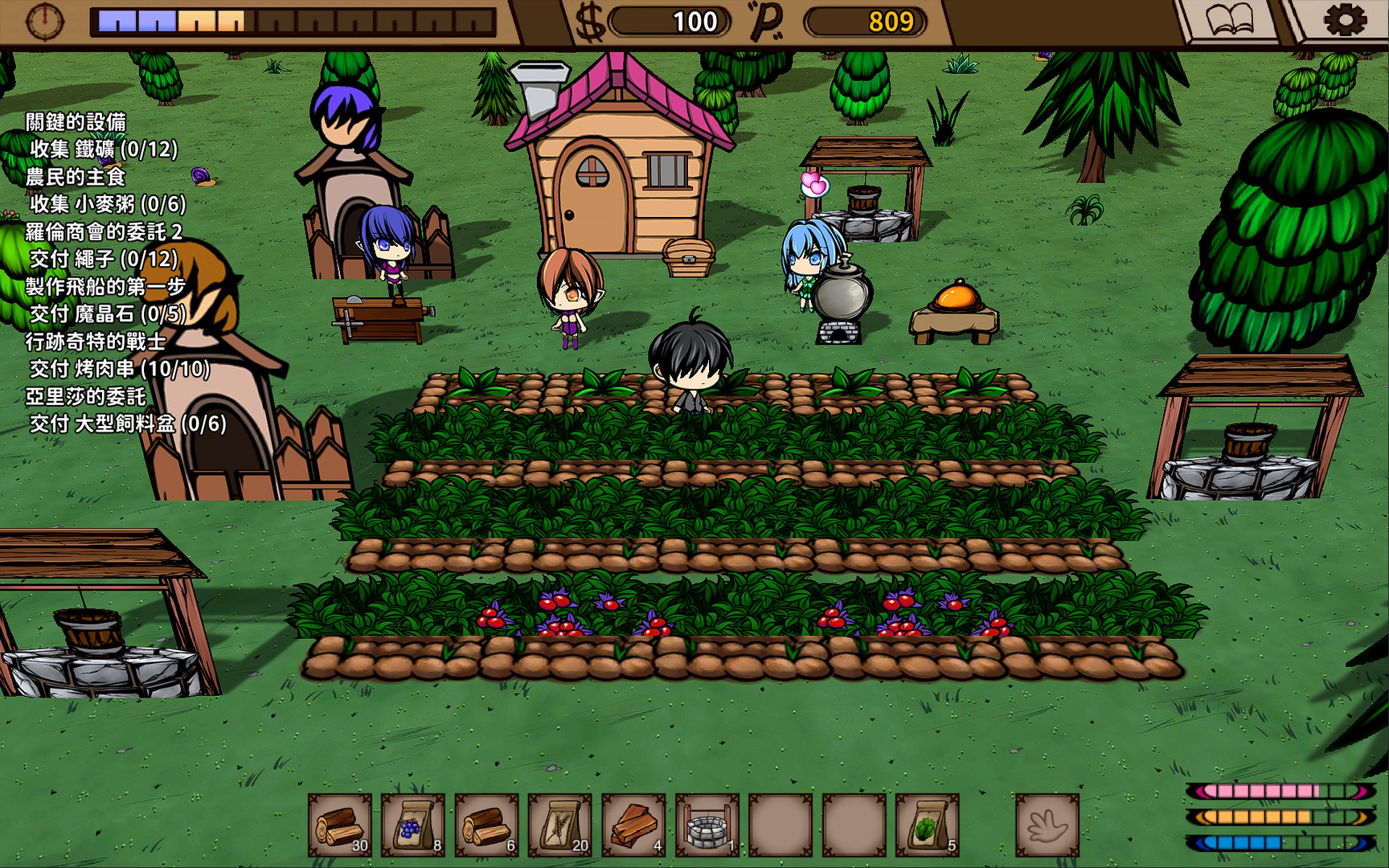Select the berry seed bag item

(412, 825)
